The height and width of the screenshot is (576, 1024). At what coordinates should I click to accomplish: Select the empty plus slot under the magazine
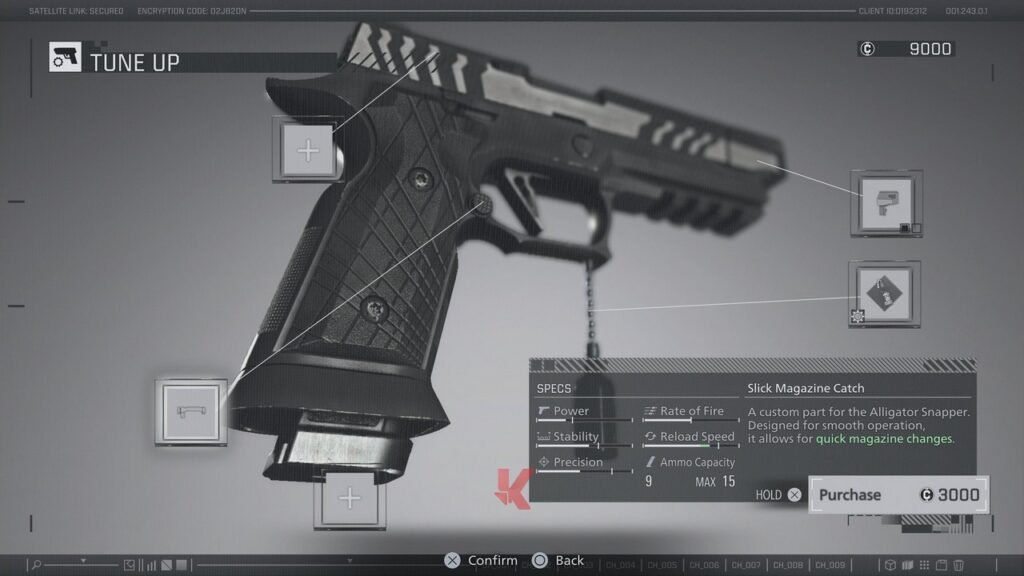[349, 498]
